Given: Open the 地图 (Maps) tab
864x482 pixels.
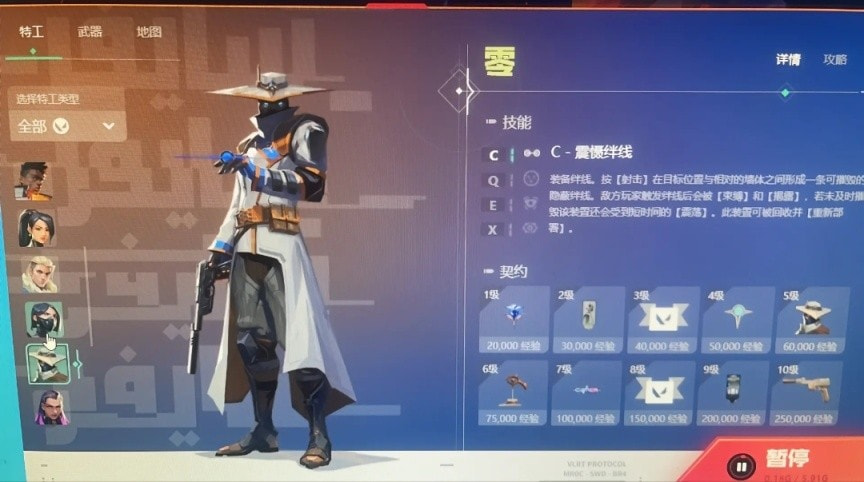Looking at the screenshot, I should pyautogui.click(x=149, y=32).
